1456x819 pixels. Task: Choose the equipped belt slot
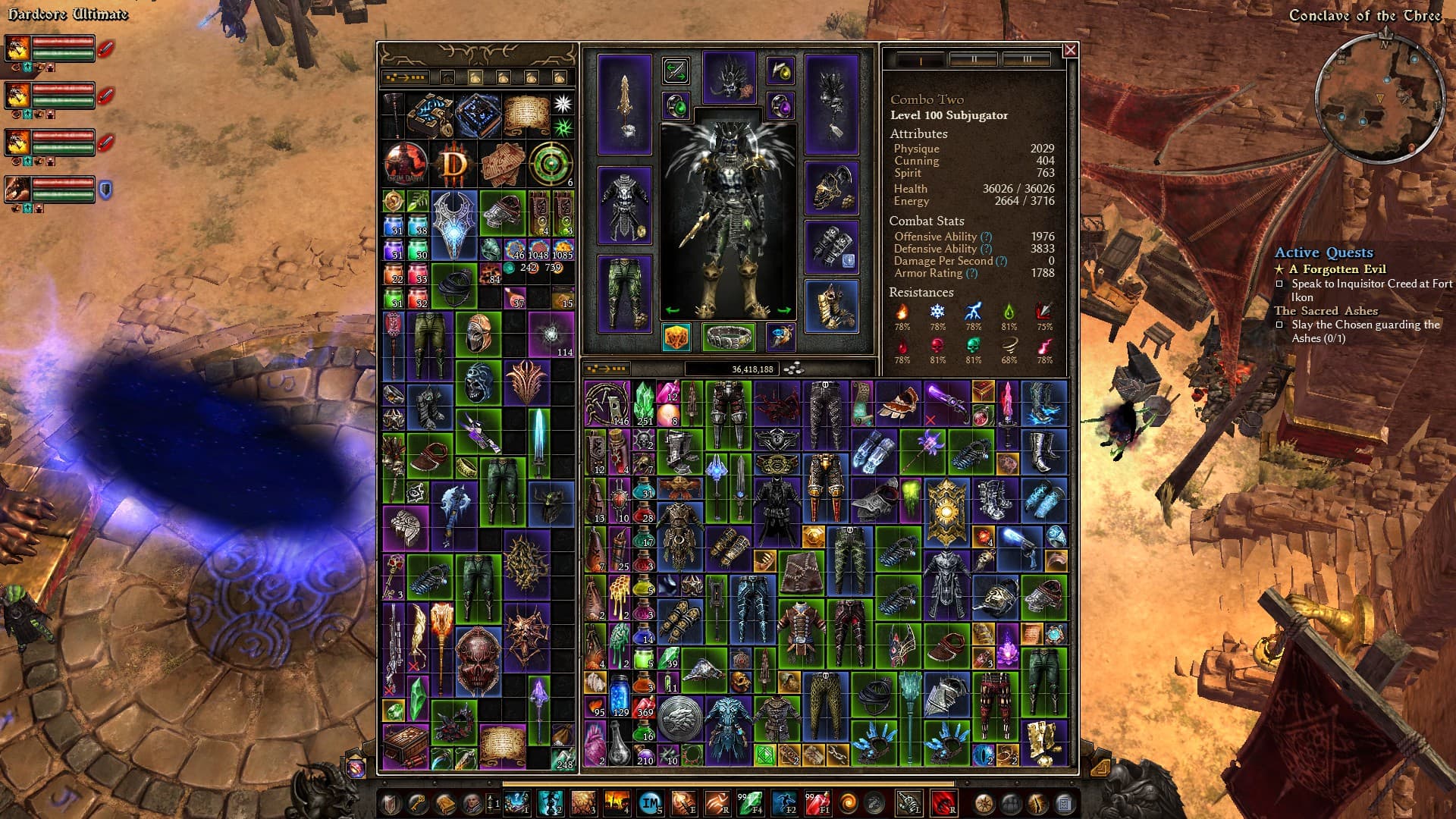[728, 337]
